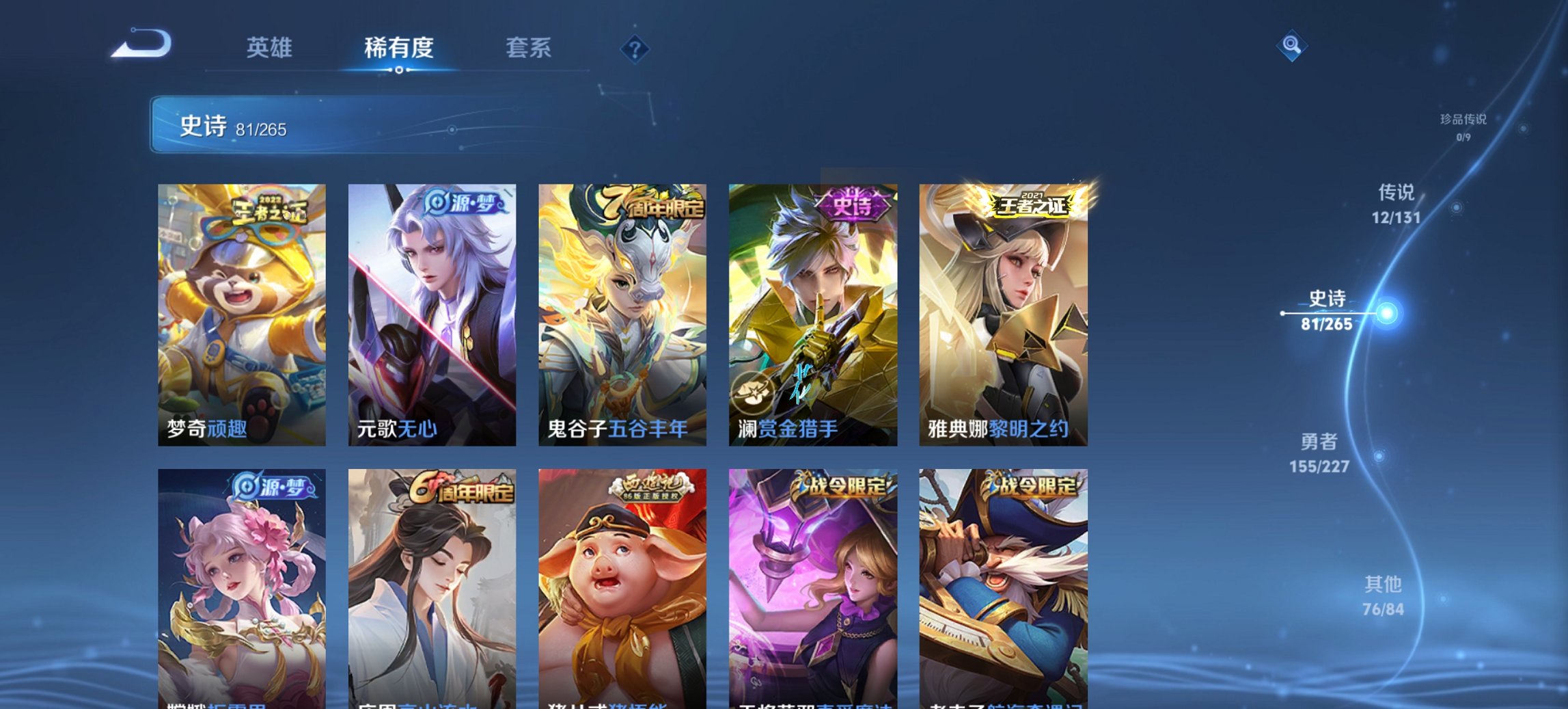Open help via the question mark icon
1568x709 pixels.
tap(635, 48)
